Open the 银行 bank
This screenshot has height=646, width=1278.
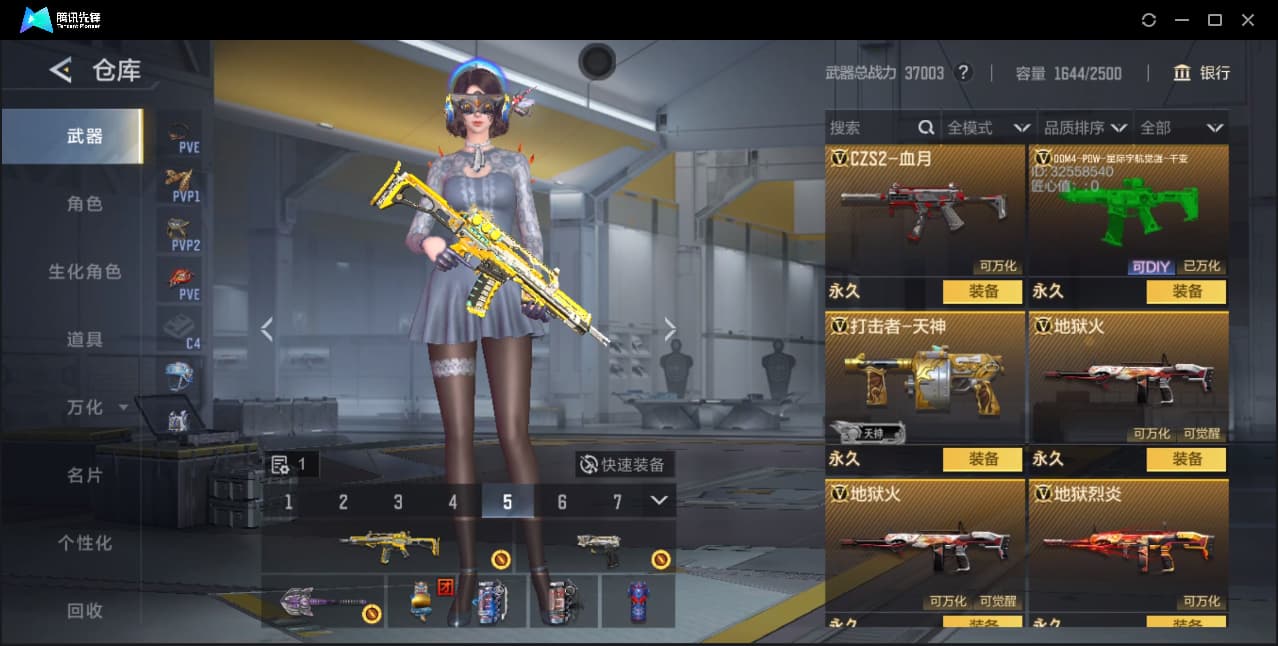click(1201, 73)
